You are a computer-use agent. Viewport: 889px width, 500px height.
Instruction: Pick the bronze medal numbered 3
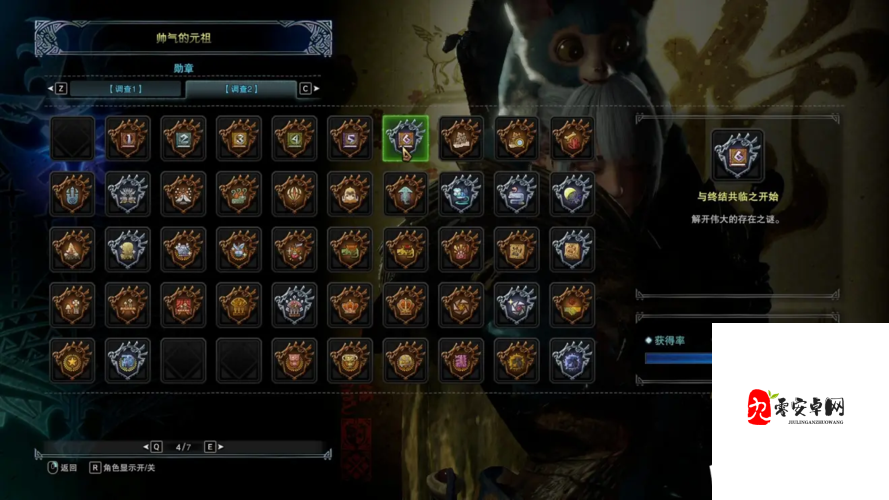click(x=239, y=138)
